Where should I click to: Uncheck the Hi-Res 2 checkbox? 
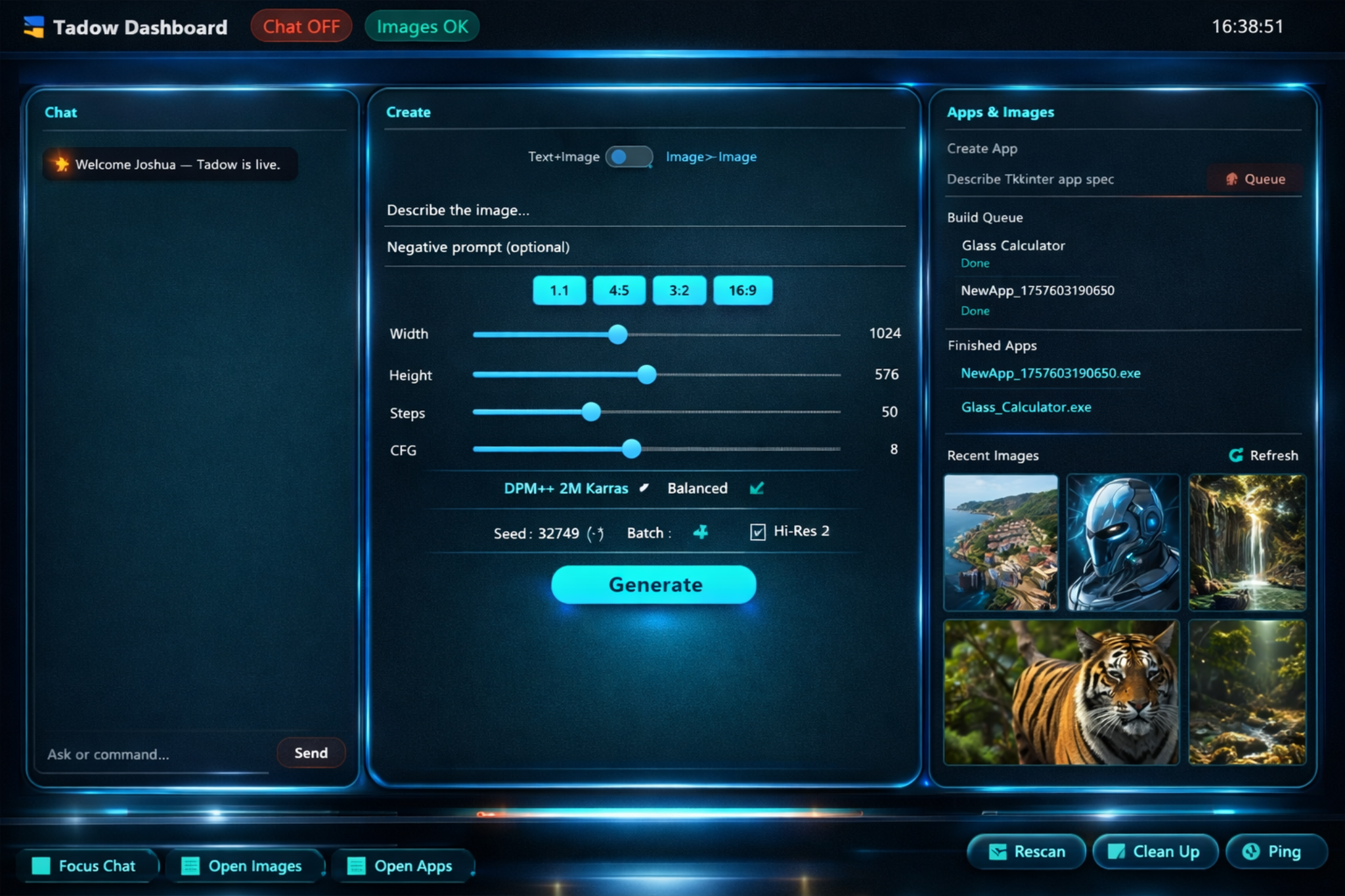pos(757,532)
